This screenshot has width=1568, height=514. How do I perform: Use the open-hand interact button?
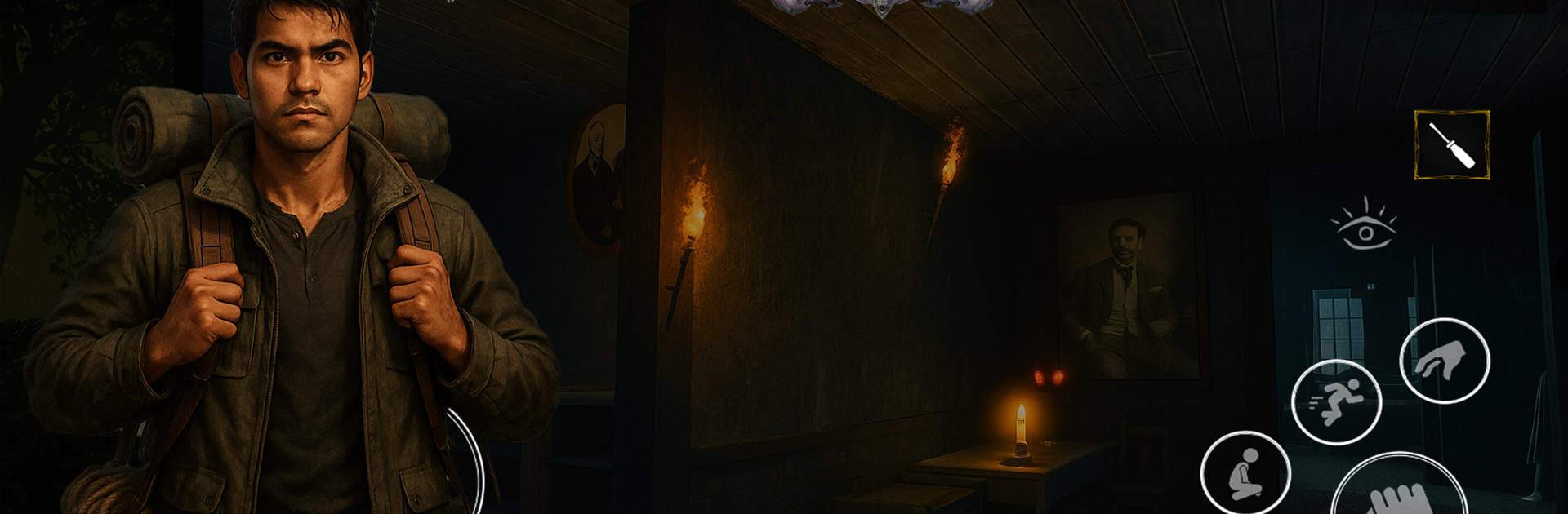pos(1399,492)
